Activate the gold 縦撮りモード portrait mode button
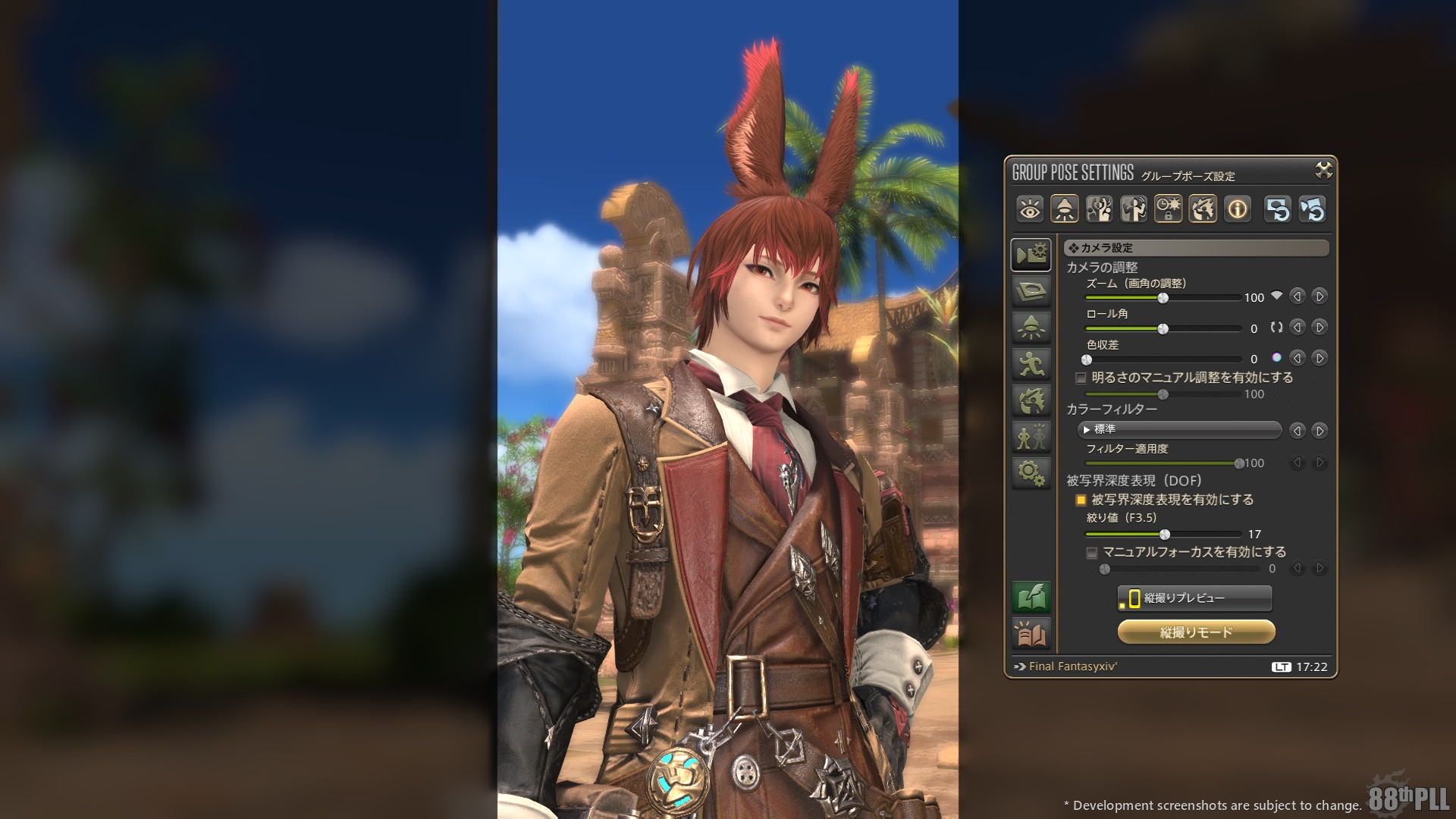Screen dimensions: 1456x819 click(1196, 632)
